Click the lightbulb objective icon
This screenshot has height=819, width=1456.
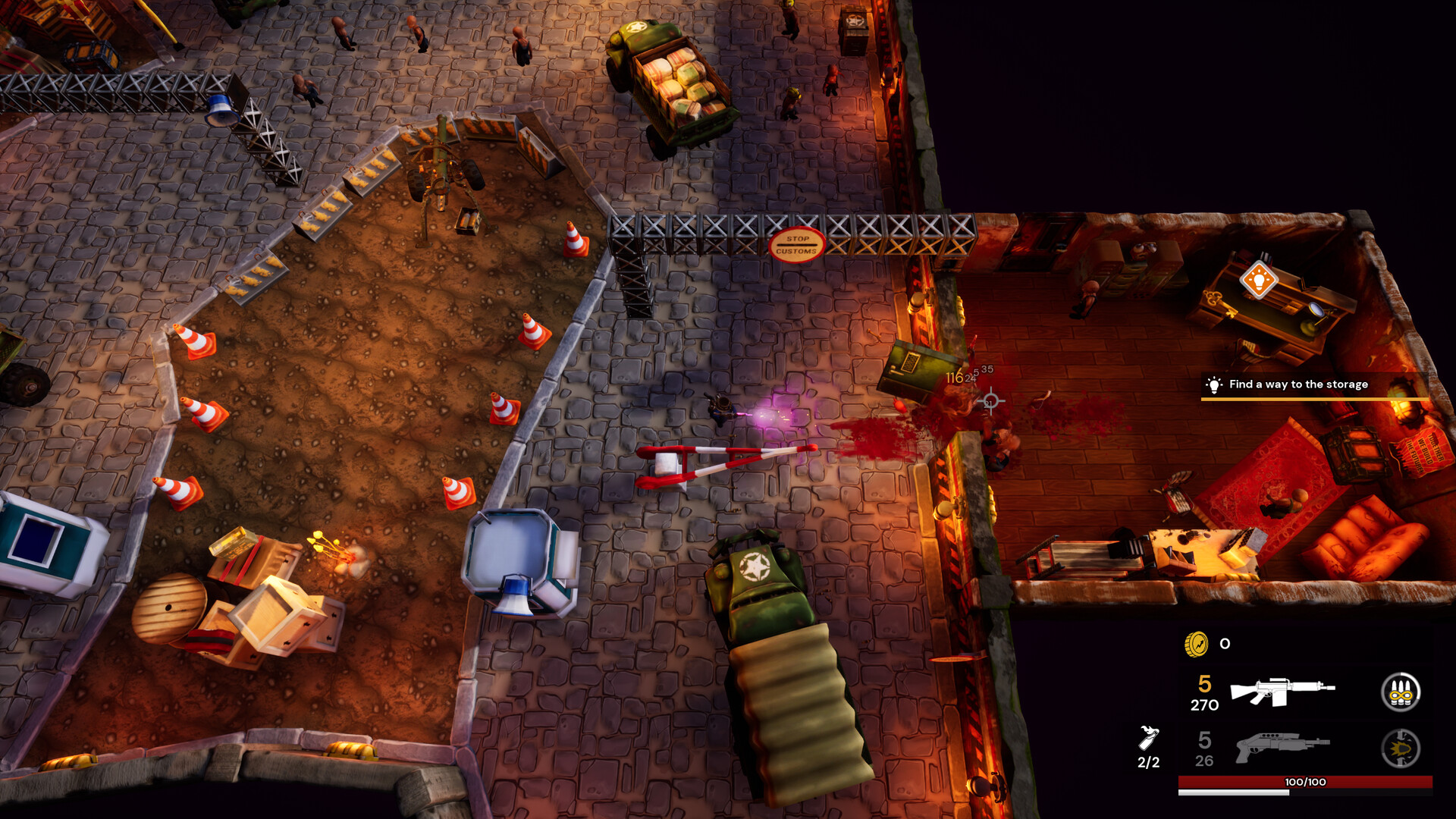[x=1214, y=384]
